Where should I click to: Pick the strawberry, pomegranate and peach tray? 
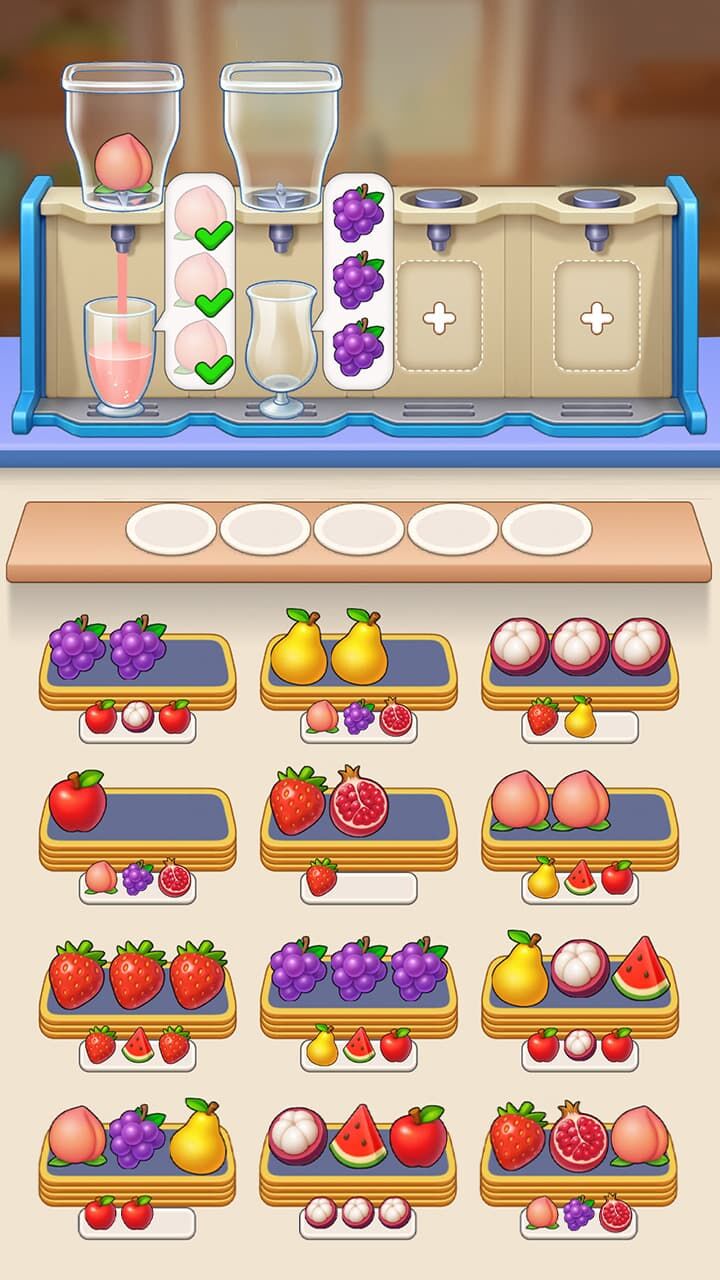click(x=580, y=1152)
